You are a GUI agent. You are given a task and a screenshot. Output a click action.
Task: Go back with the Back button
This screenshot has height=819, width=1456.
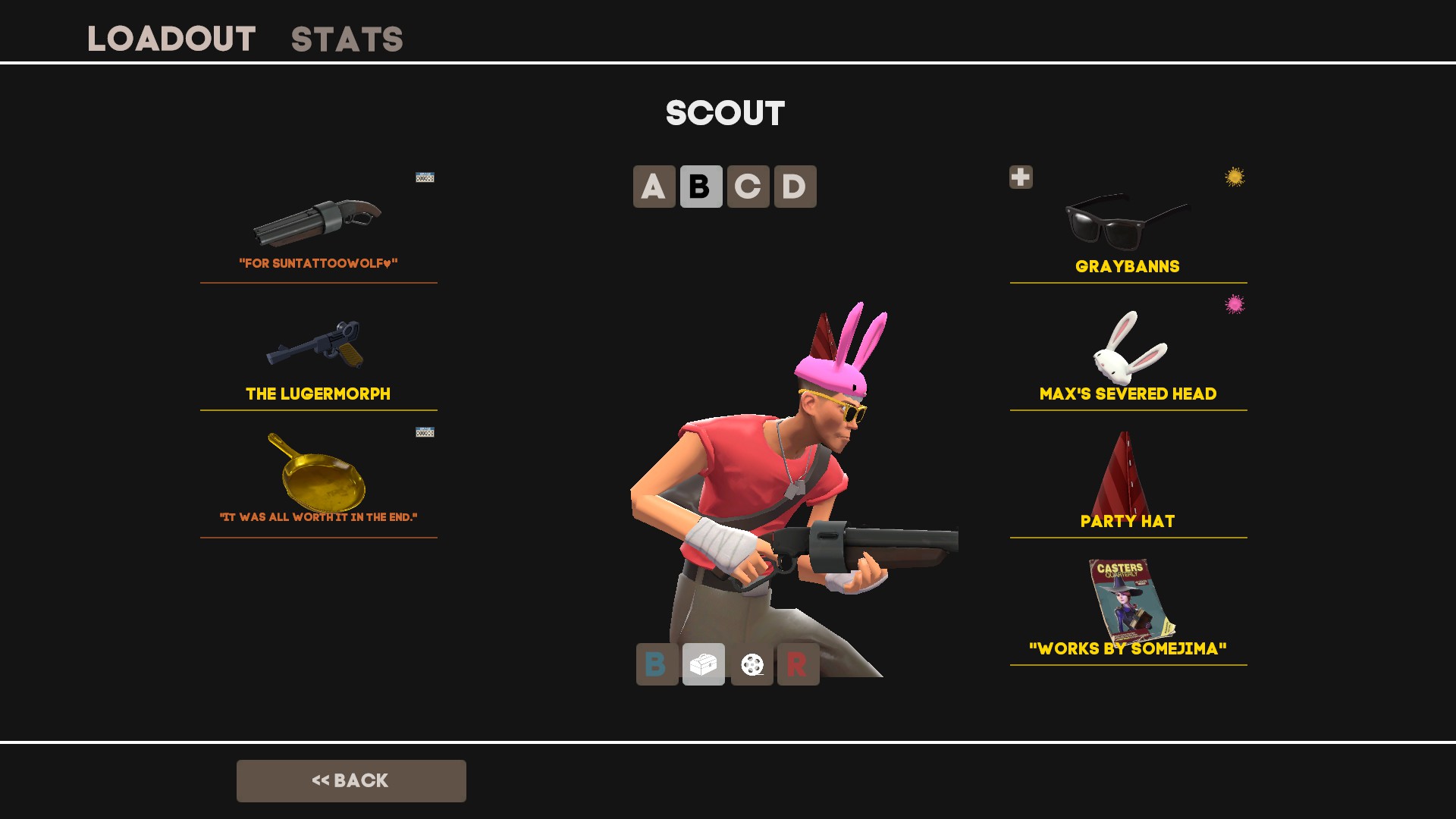coord(351,780)
